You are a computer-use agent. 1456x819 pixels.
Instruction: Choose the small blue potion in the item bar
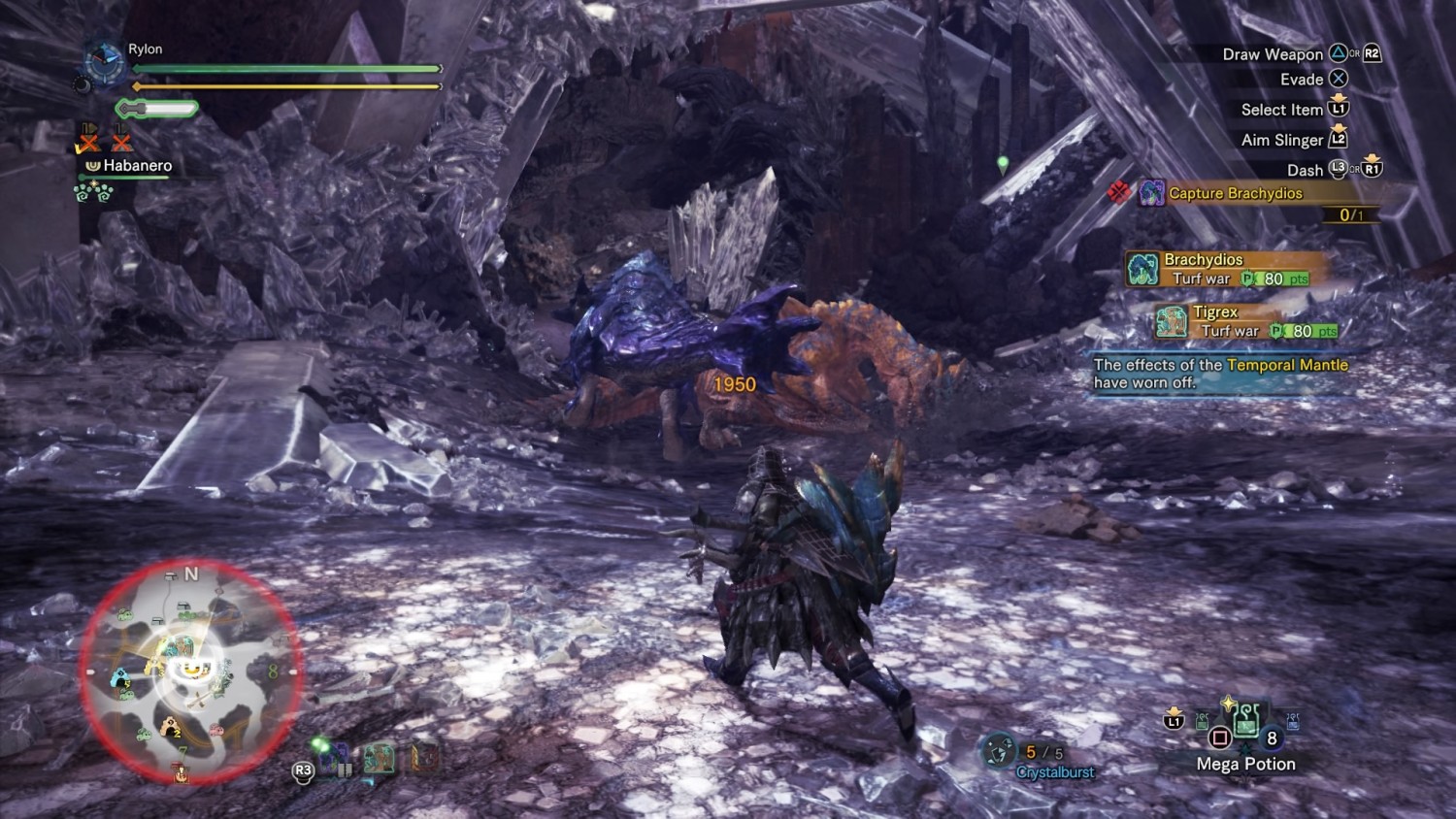pyautogui.click(x=1293, y=721)
